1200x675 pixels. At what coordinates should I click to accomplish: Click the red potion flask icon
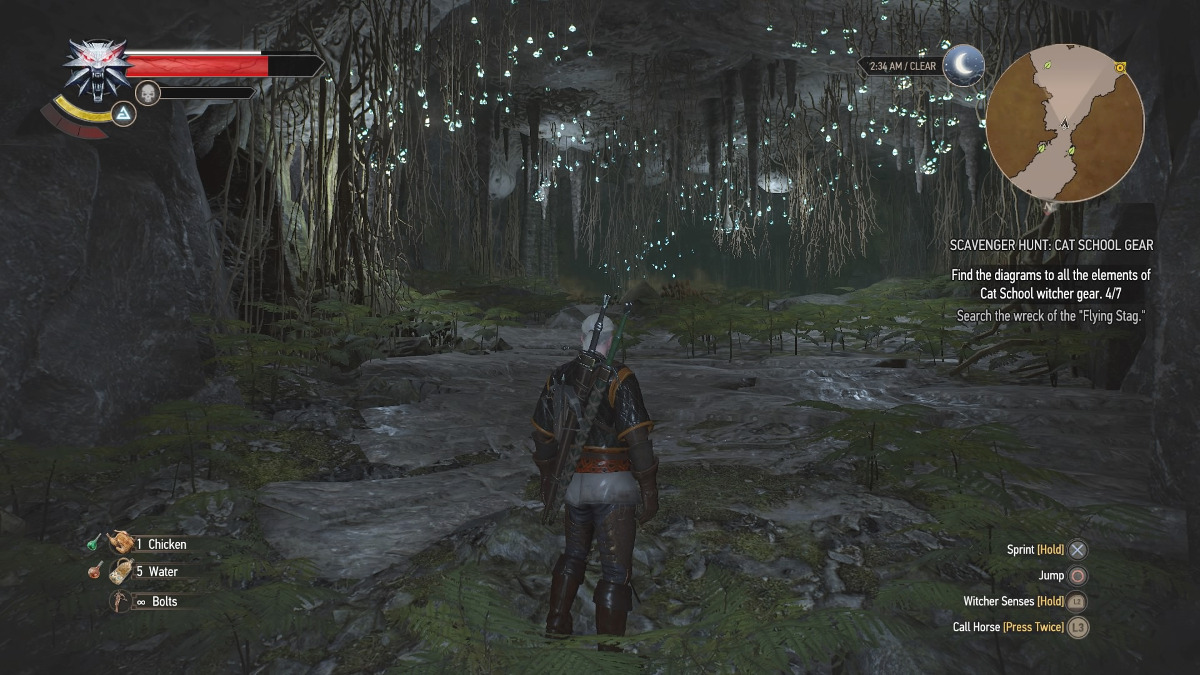coord(93,571)
